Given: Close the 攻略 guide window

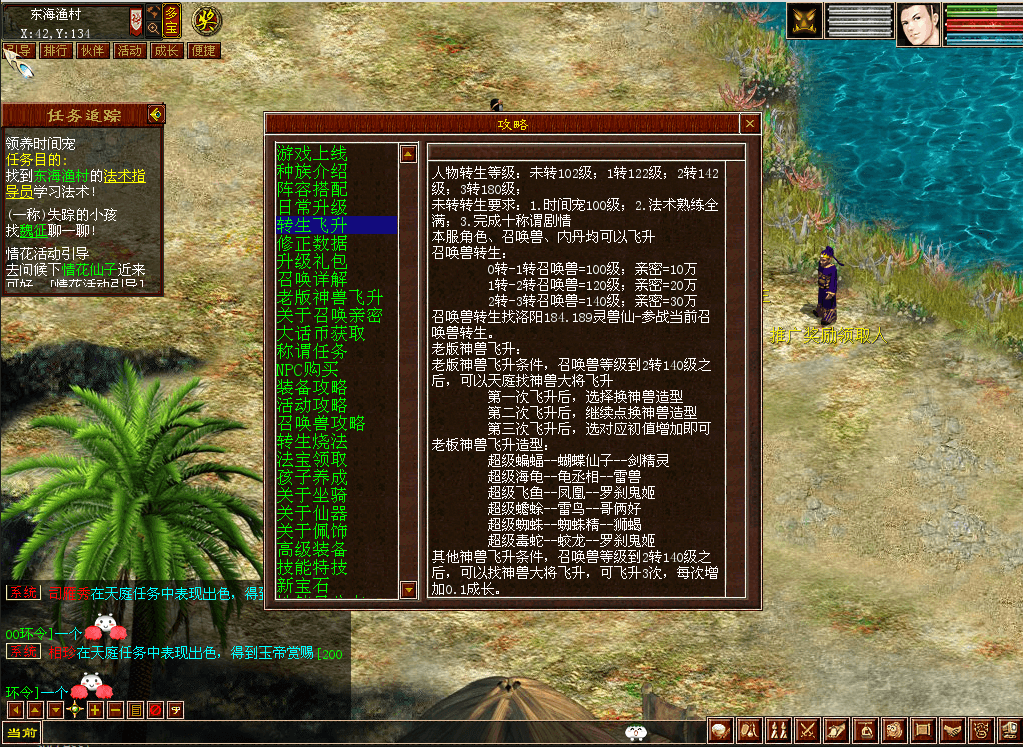Looking at the screenshot, I should point(749,124).
